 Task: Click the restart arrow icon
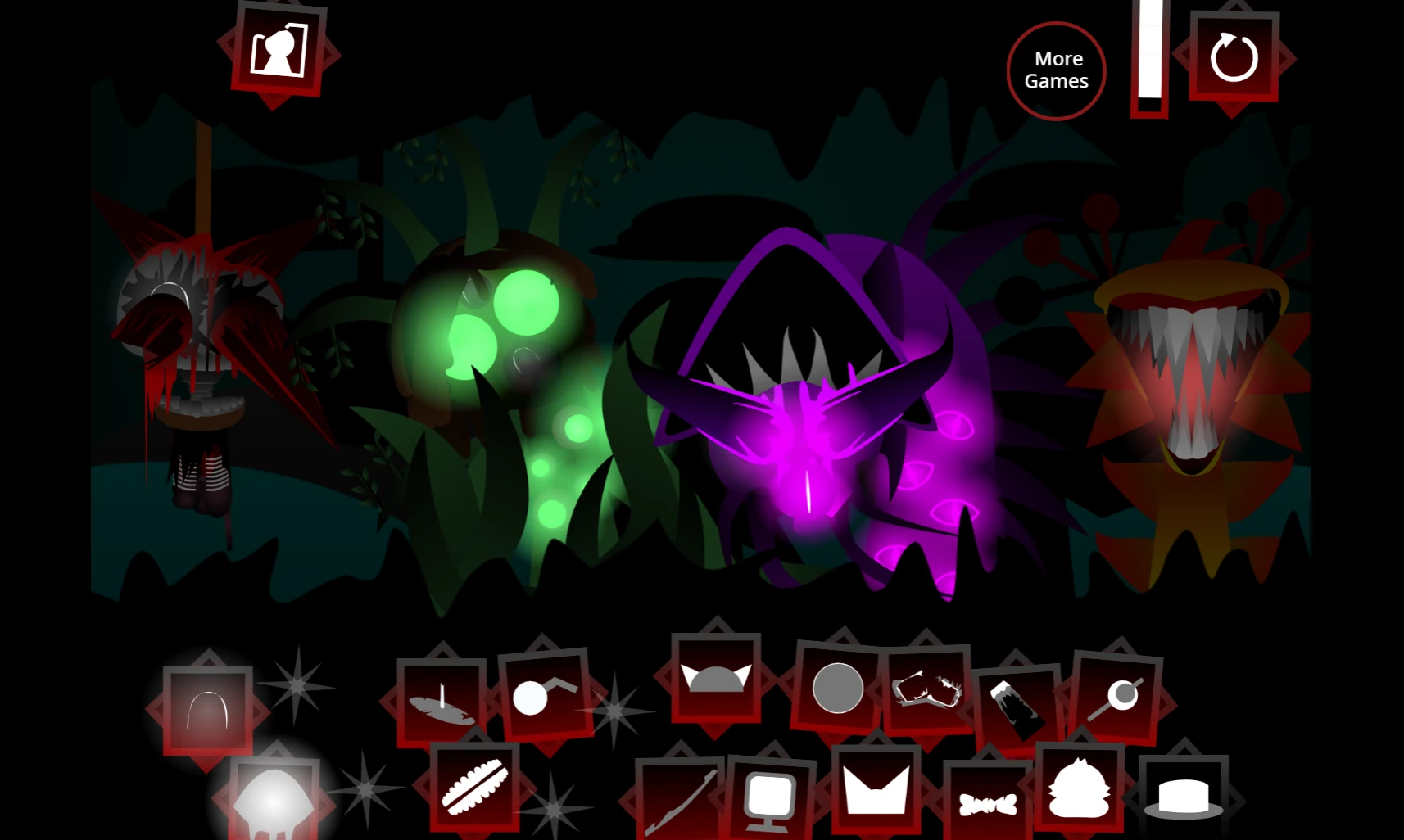click(x=1232, y=57)
